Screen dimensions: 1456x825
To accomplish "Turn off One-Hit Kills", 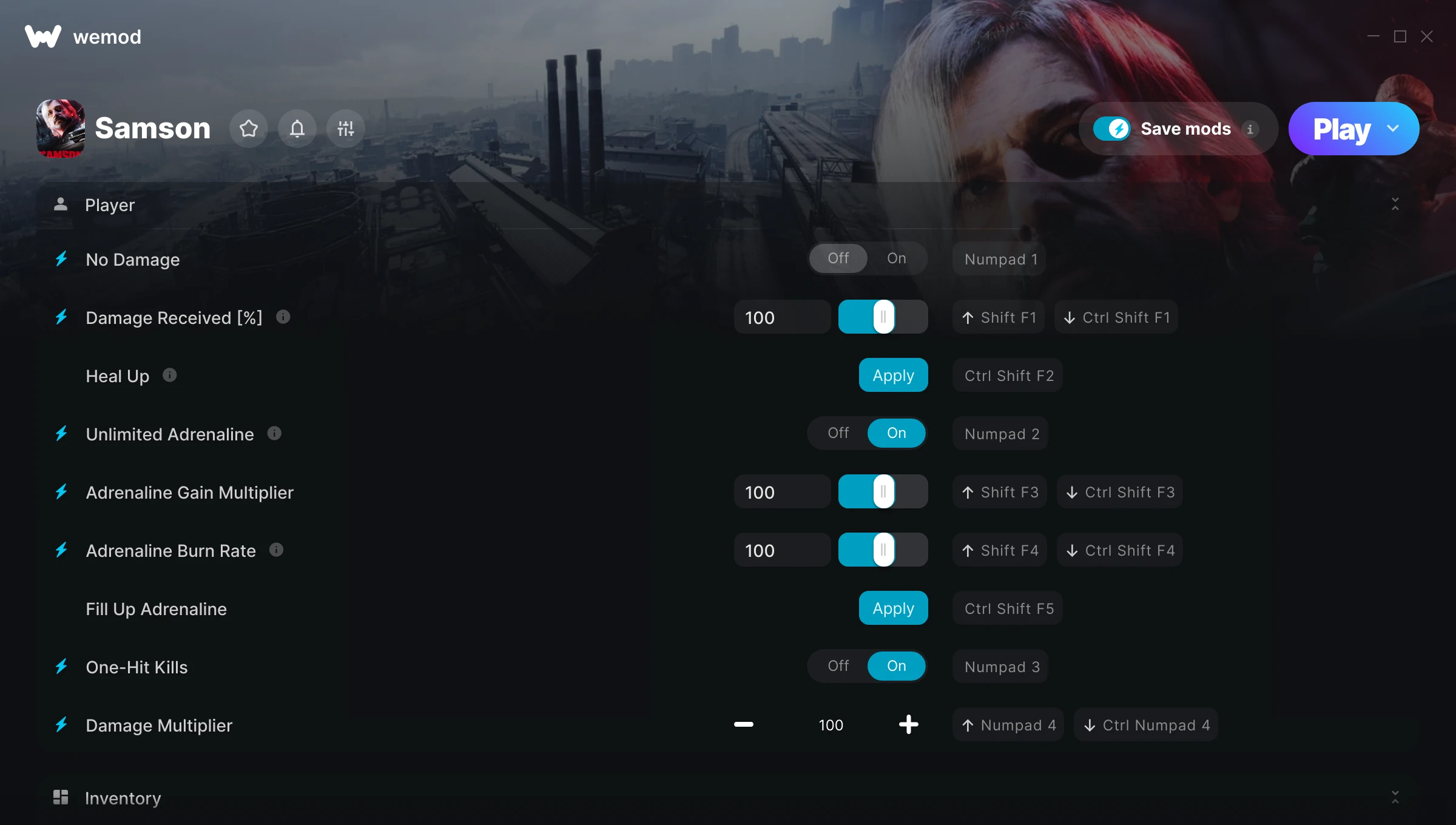I will (x=838, y=665).
